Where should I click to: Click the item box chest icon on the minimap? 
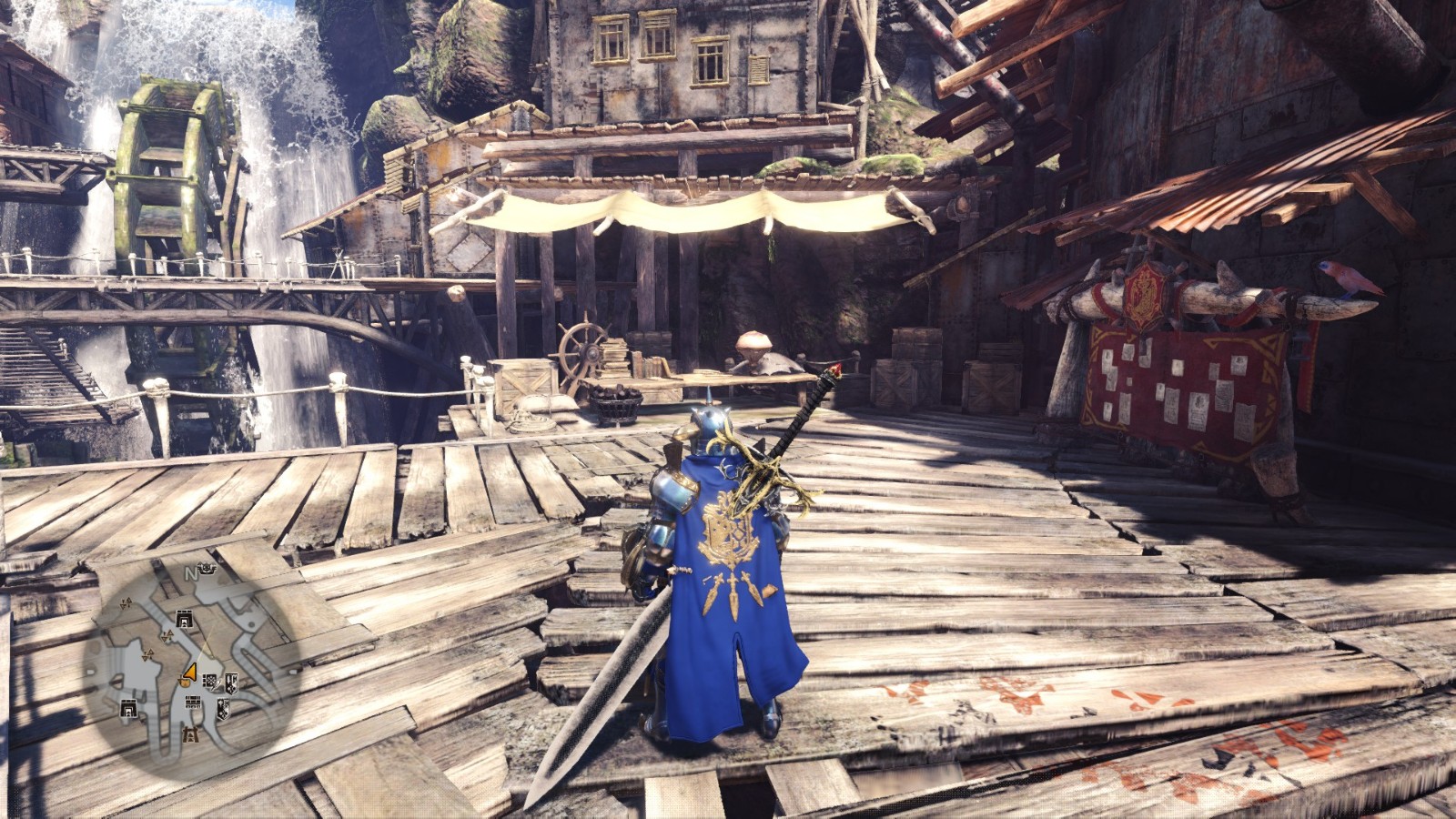coord(185,617)
